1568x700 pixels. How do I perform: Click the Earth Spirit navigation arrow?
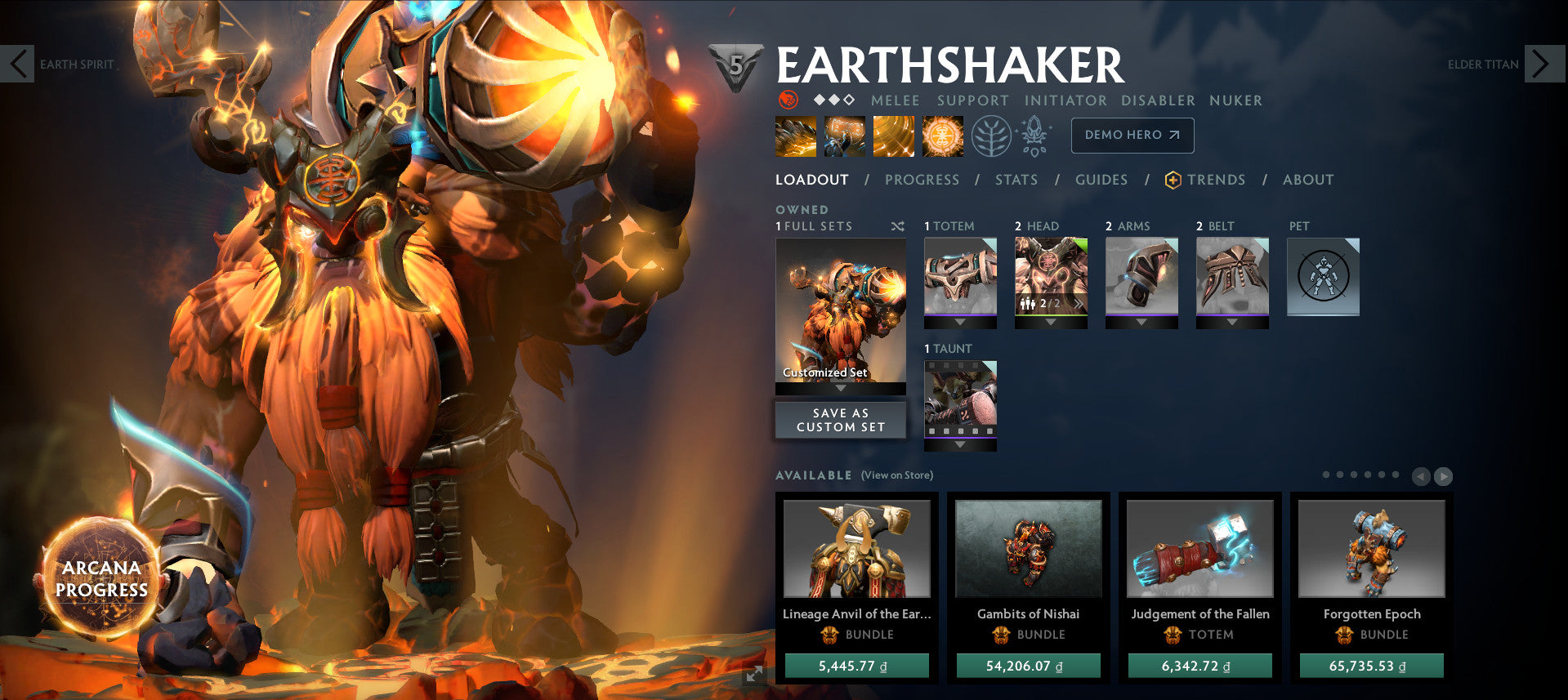click(x=17, y=64)
